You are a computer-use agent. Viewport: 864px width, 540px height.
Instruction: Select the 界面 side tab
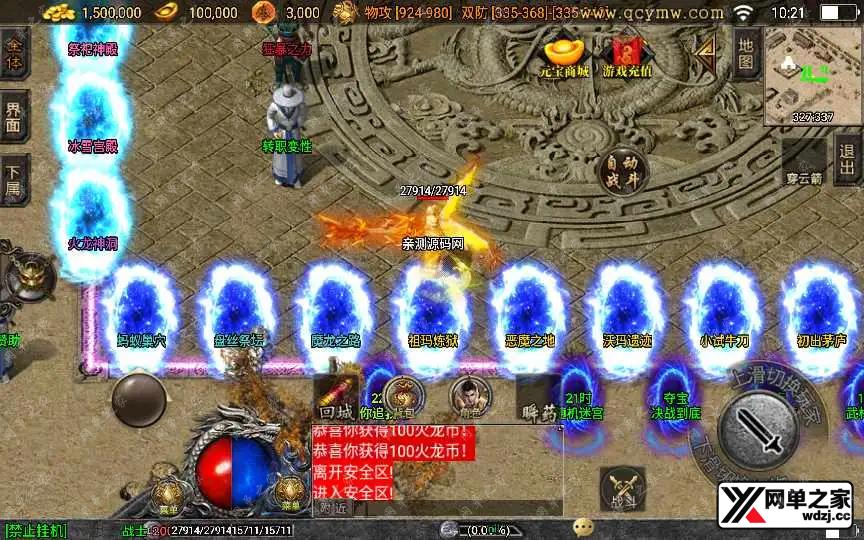[x=14, y=117]
